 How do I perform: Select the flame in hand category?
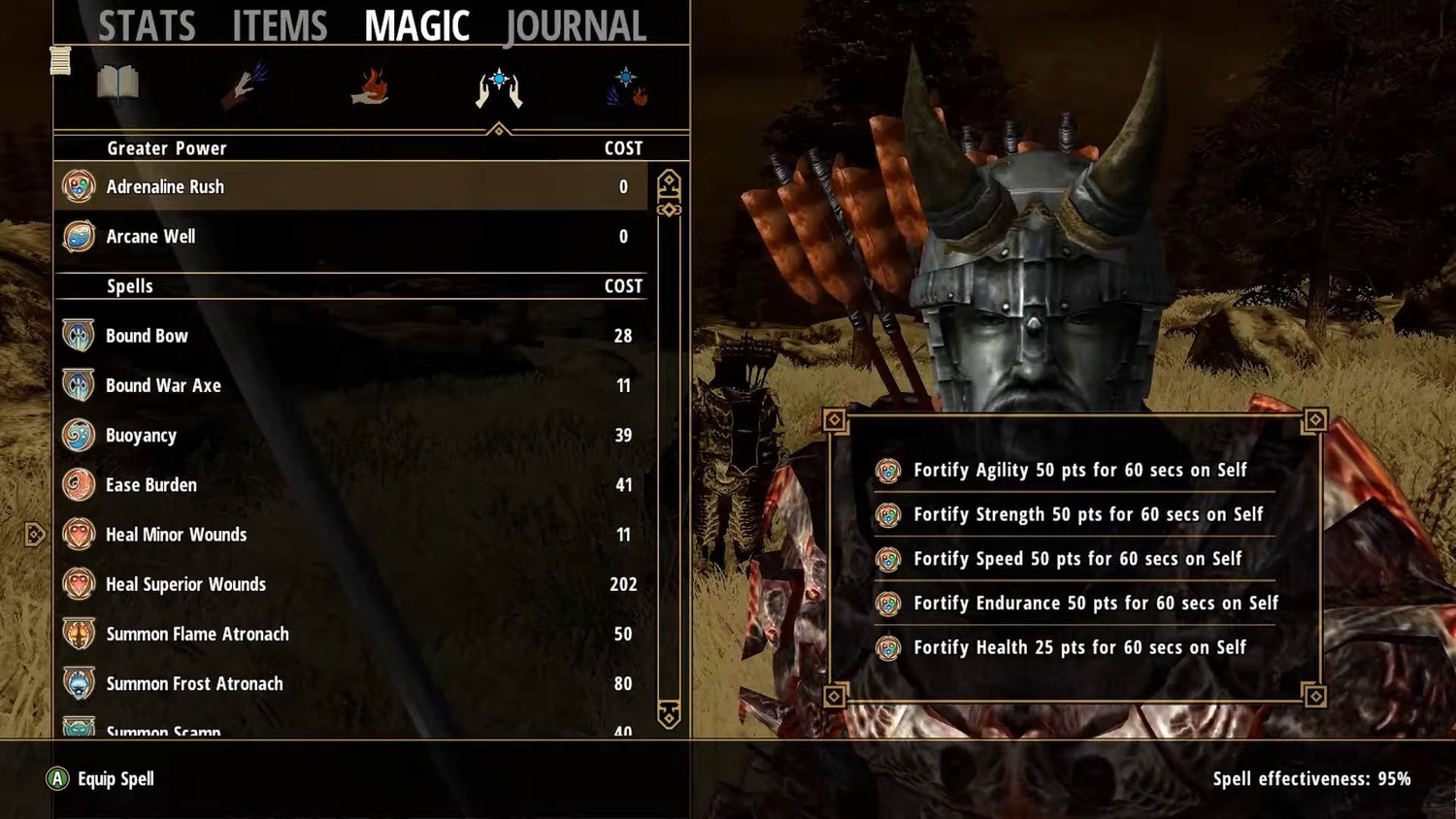tap(370, 85)
